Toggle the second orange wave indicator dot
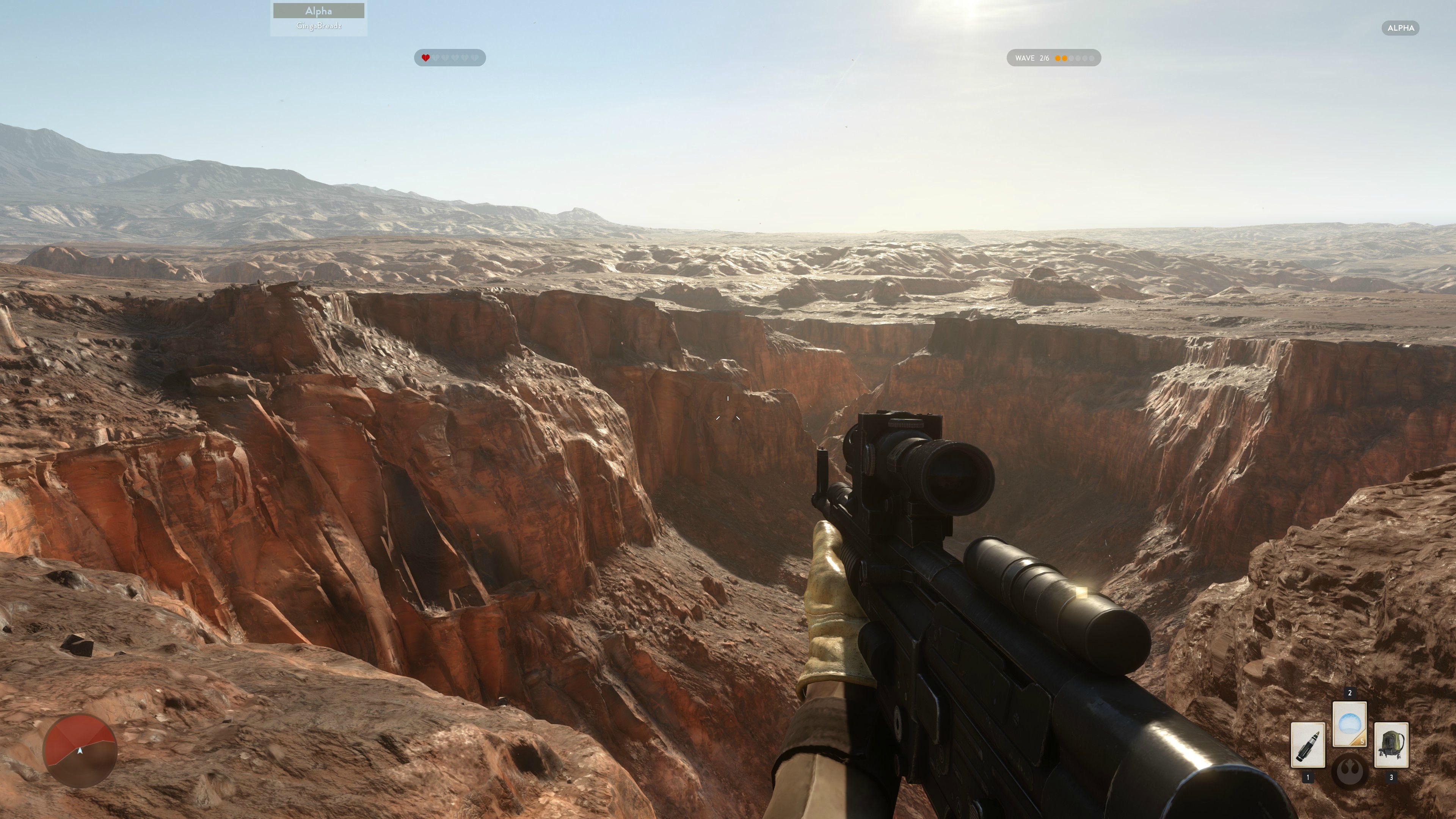Screen dimensions: 1456x819 1065,58
